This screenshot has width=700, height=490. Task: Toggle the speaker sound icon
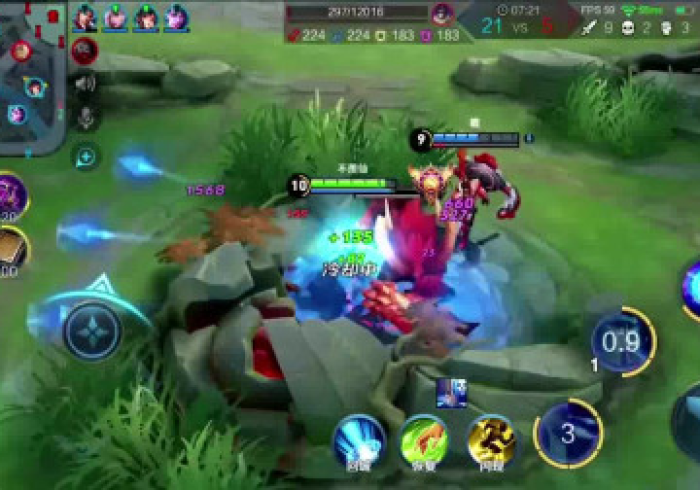click(x=85, y=84)
